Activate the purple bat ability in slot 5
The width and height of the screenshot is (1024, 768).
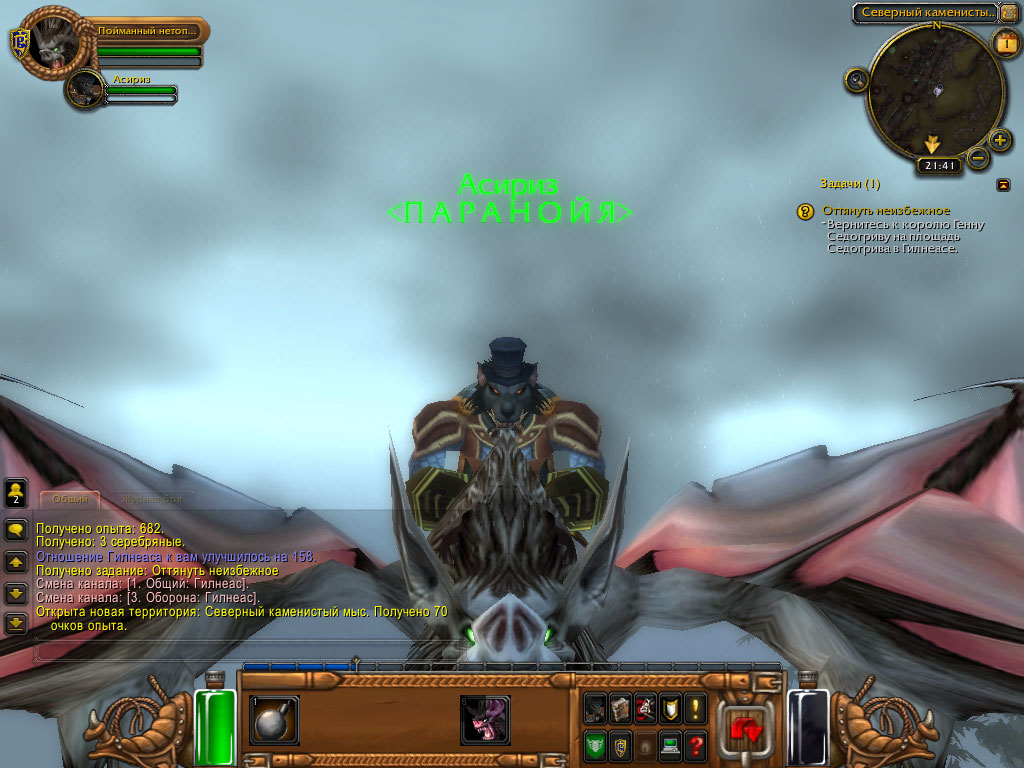(x=485, y=720)
